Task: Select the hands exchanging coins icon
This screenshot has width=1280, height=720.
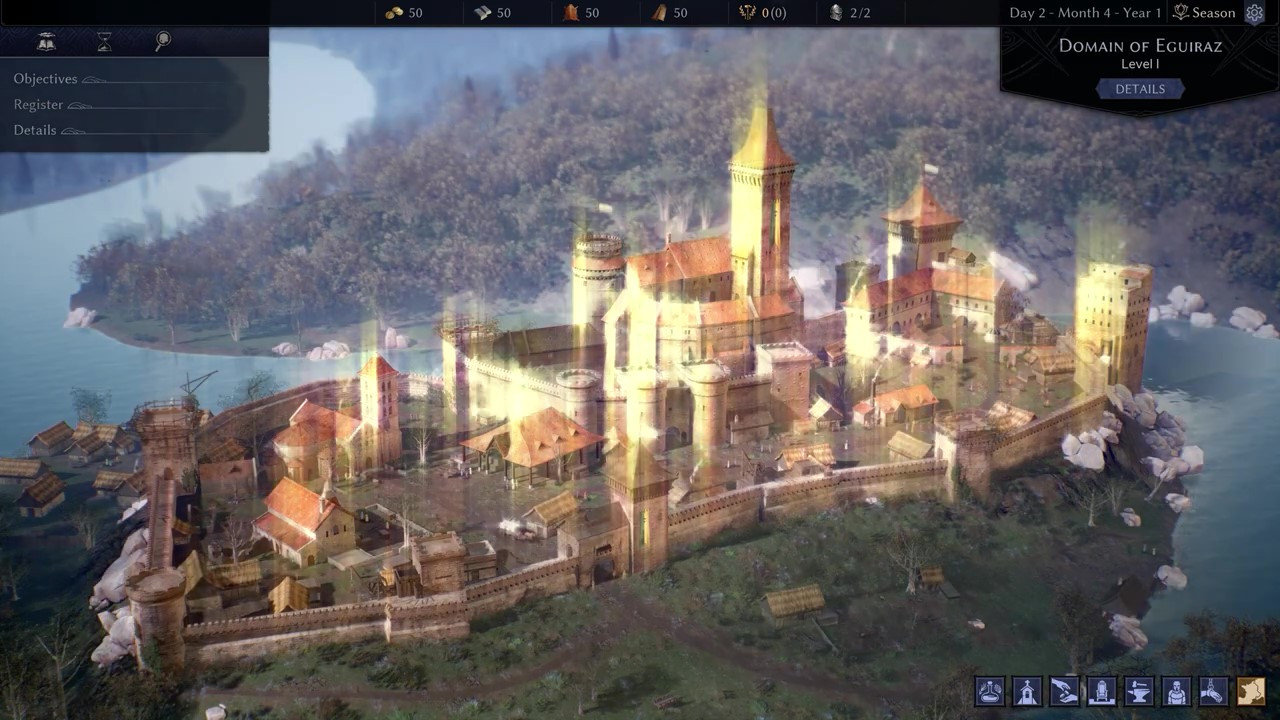Action: point(1064,691)
